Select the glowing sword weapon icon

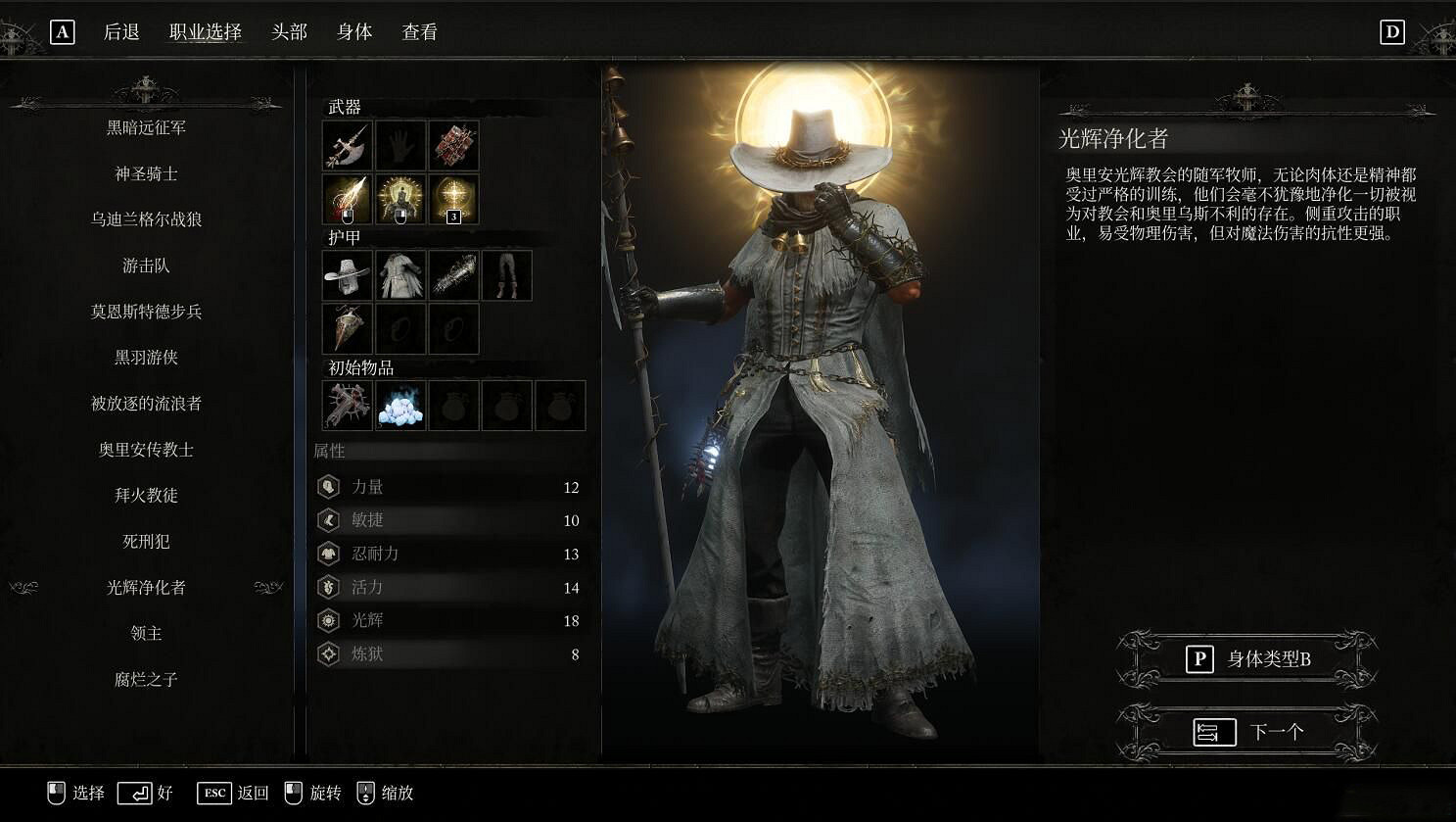pyautogui.click(x=346, y=197)
